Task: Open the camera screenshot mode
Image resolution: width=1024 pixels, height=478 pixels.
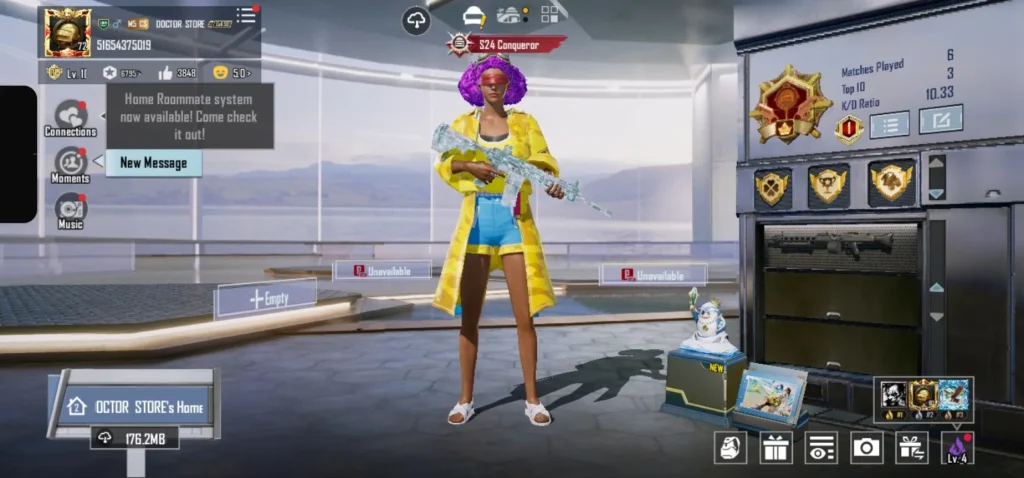Action: (866, 447)
